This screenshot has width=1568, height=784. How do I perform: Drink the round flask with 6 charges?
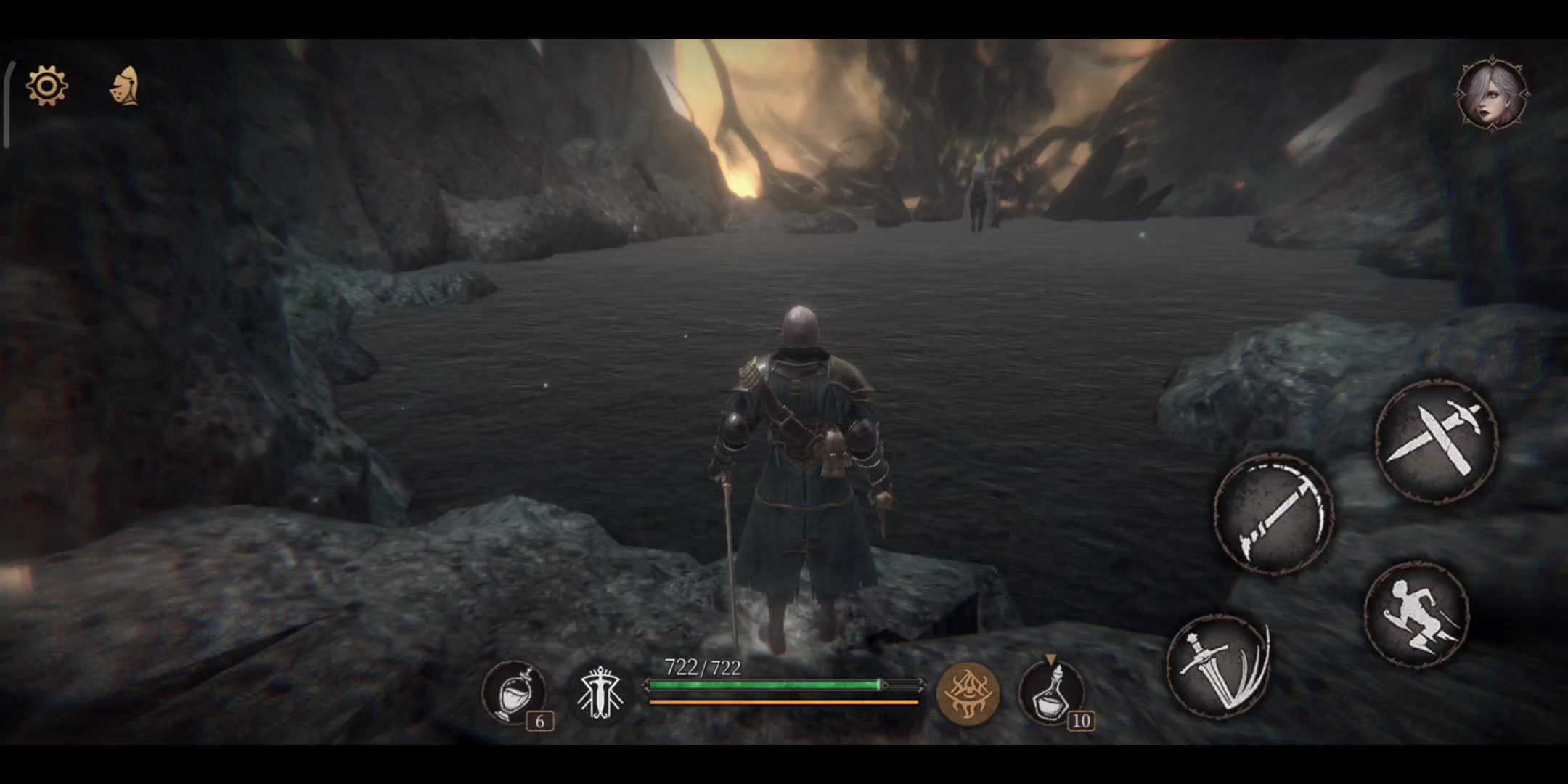point(513,693)
